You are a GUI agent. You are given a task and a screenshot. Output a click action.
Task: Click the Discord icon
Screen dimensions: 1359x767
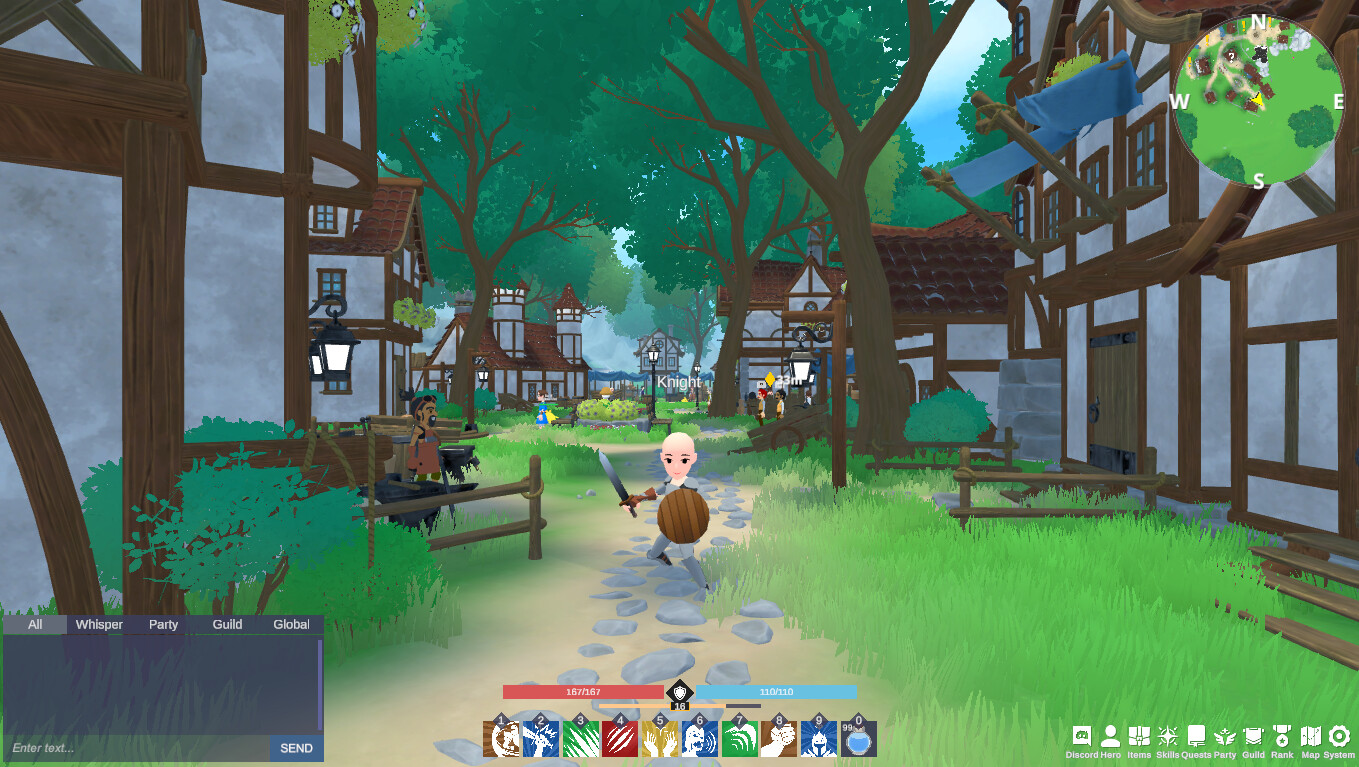point(1083,735)
